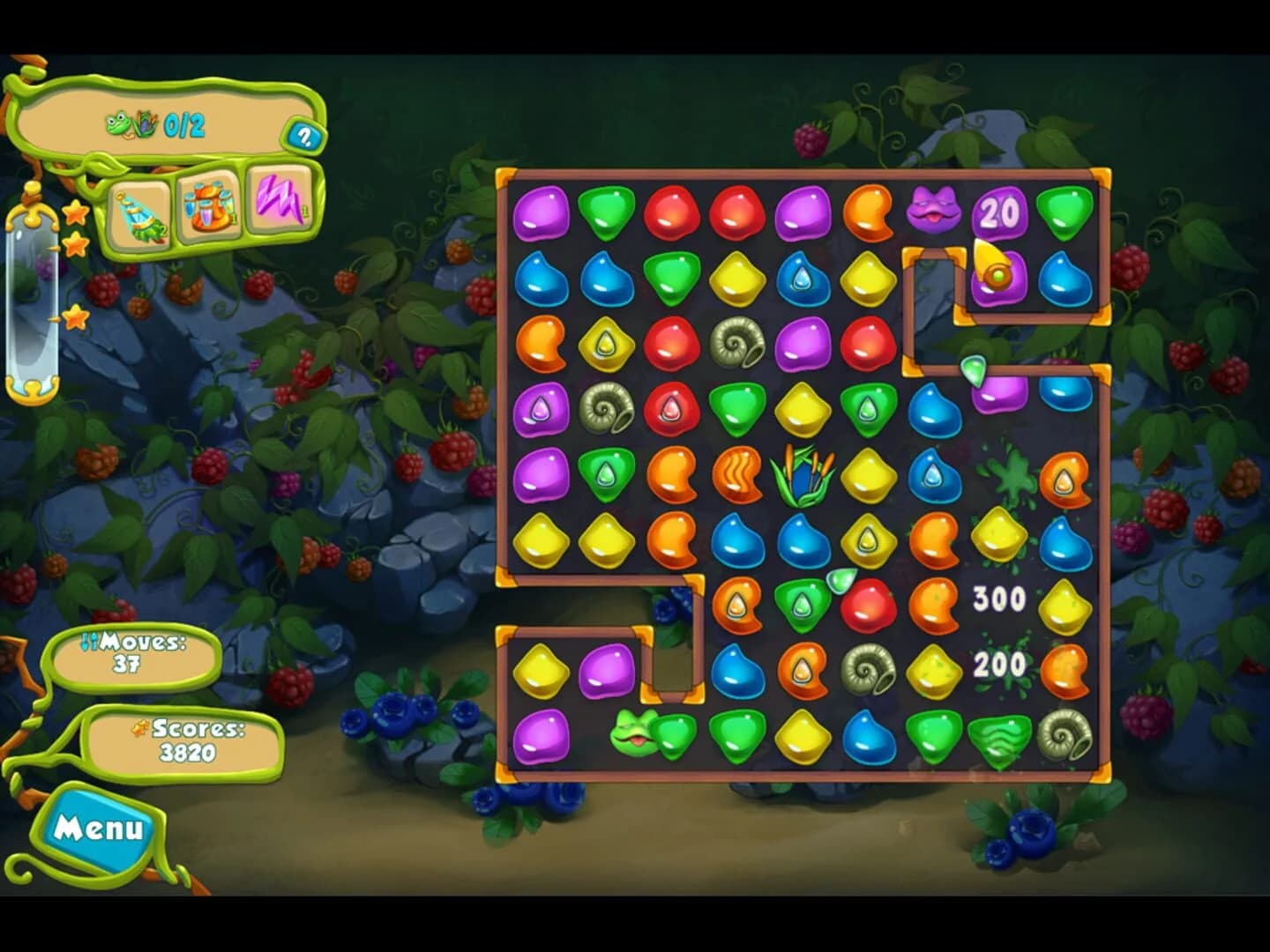Open the level objective help question mark

[x=303, y=137]
